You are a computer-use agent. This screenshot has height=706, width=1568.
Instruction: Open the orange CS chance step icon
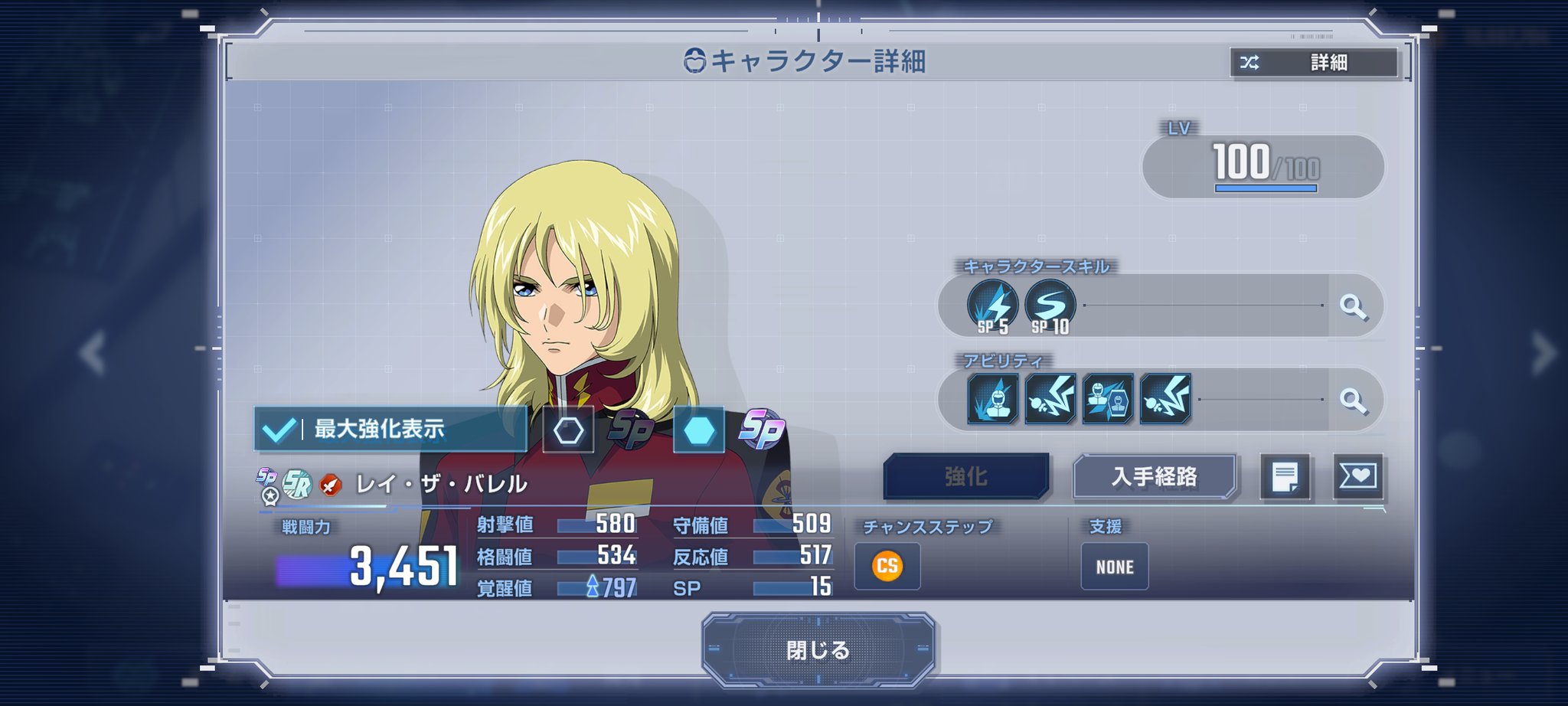(887, 567)
